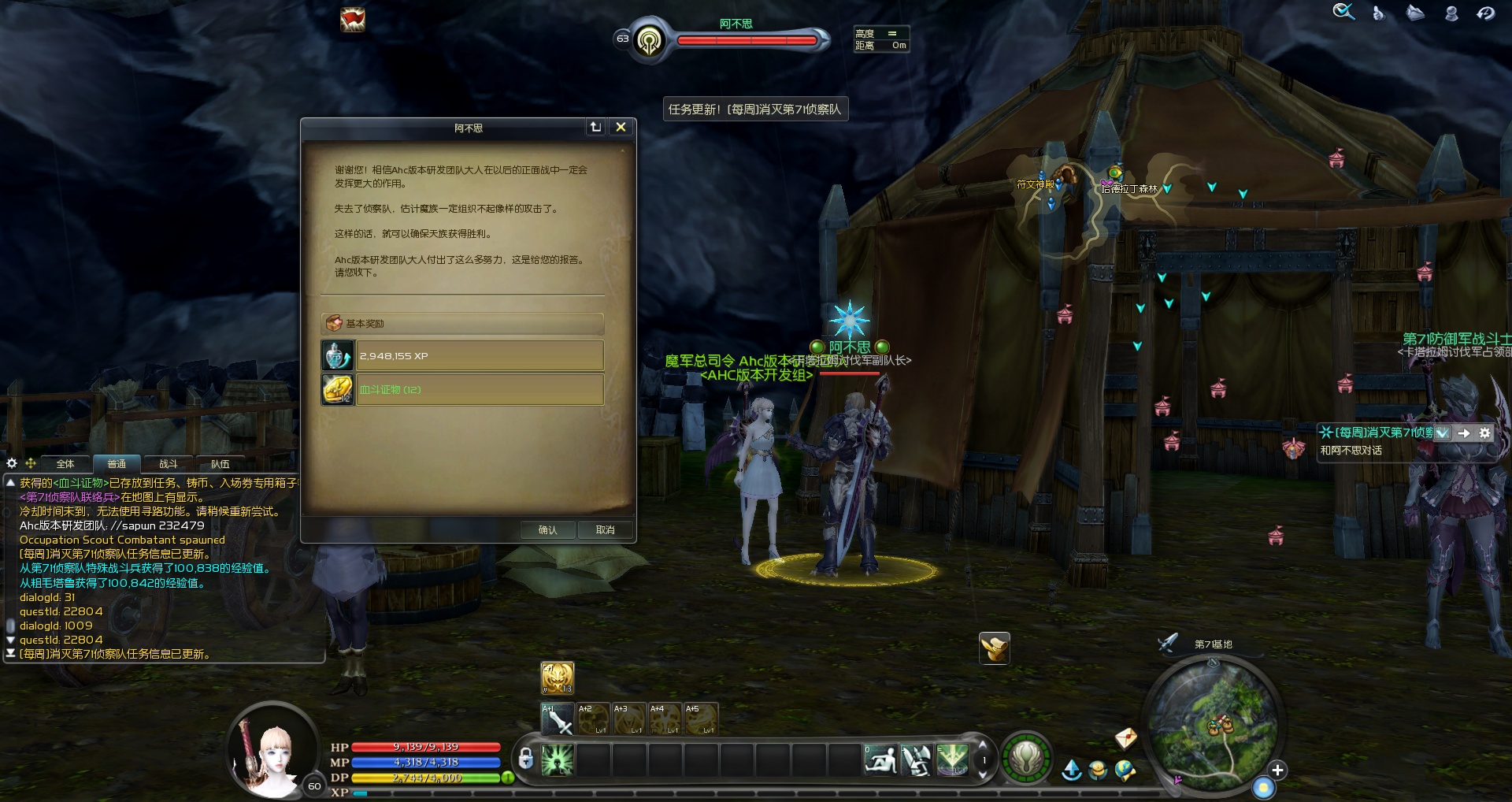Click the thumbs-up icon in top bar

1379,13
